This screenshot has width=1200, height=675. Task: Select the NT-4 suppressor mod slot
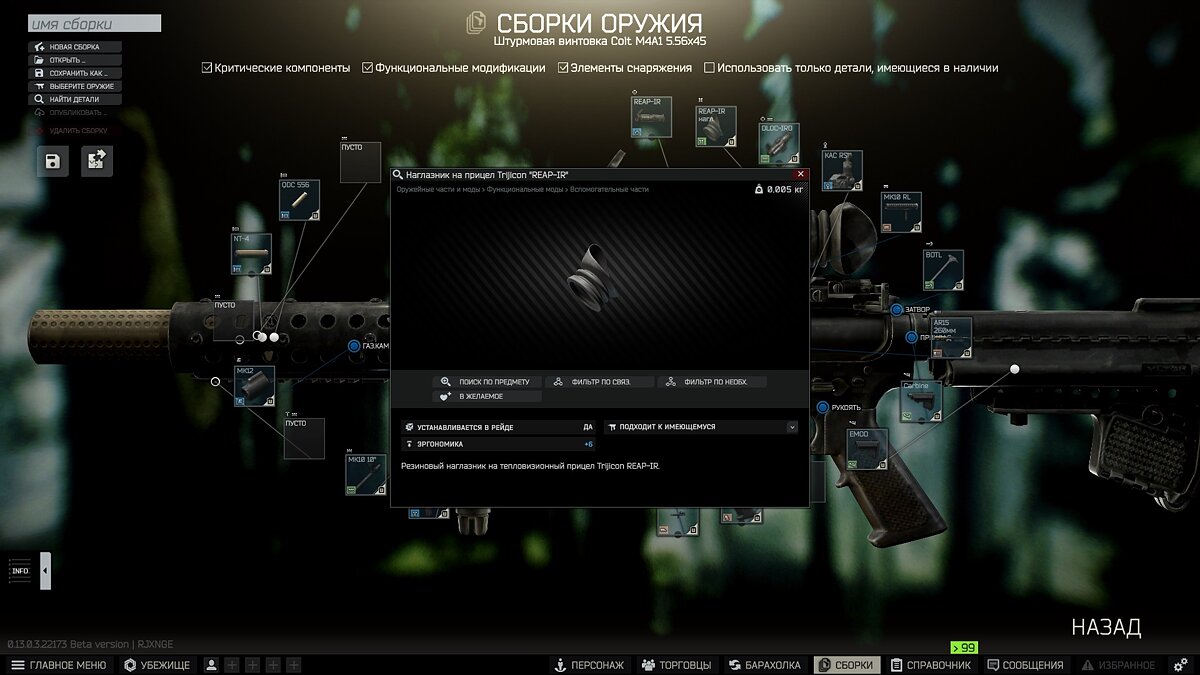(251, 254)
